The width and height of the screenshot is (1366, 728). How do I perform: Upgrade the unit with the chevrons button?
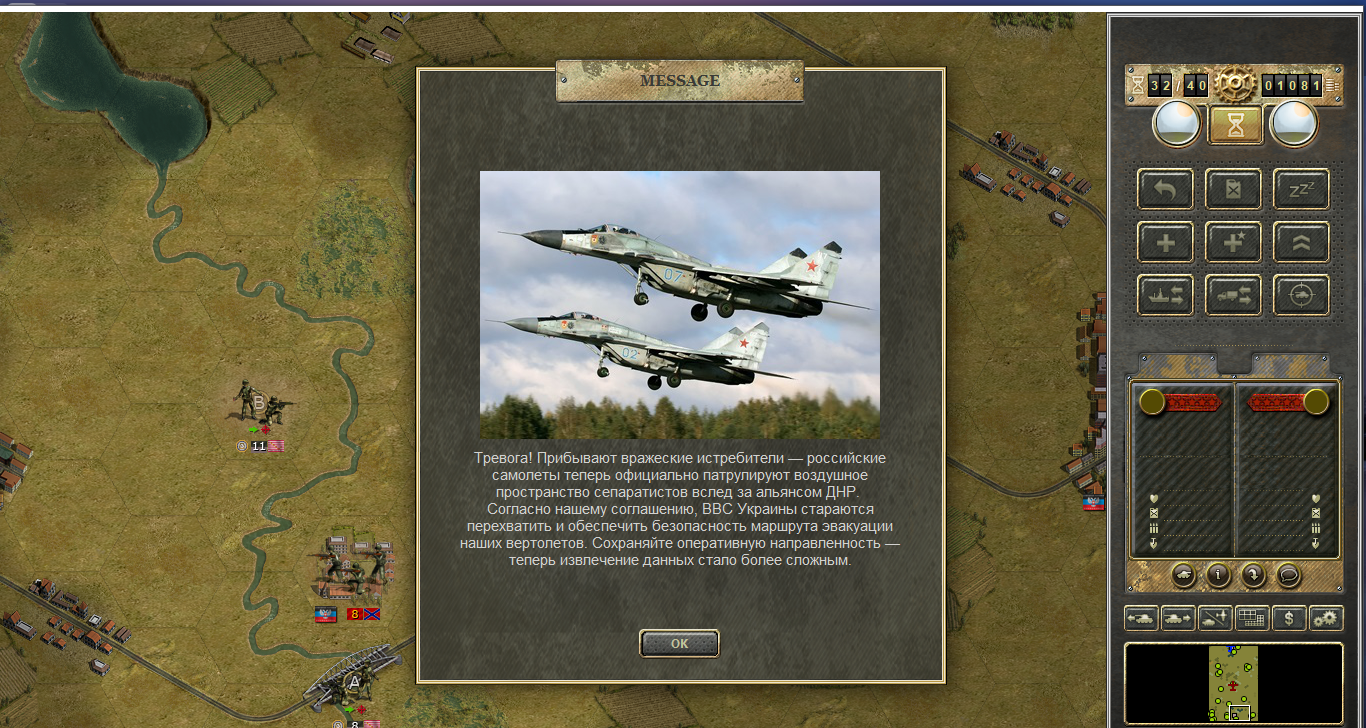coord(1301,242)
